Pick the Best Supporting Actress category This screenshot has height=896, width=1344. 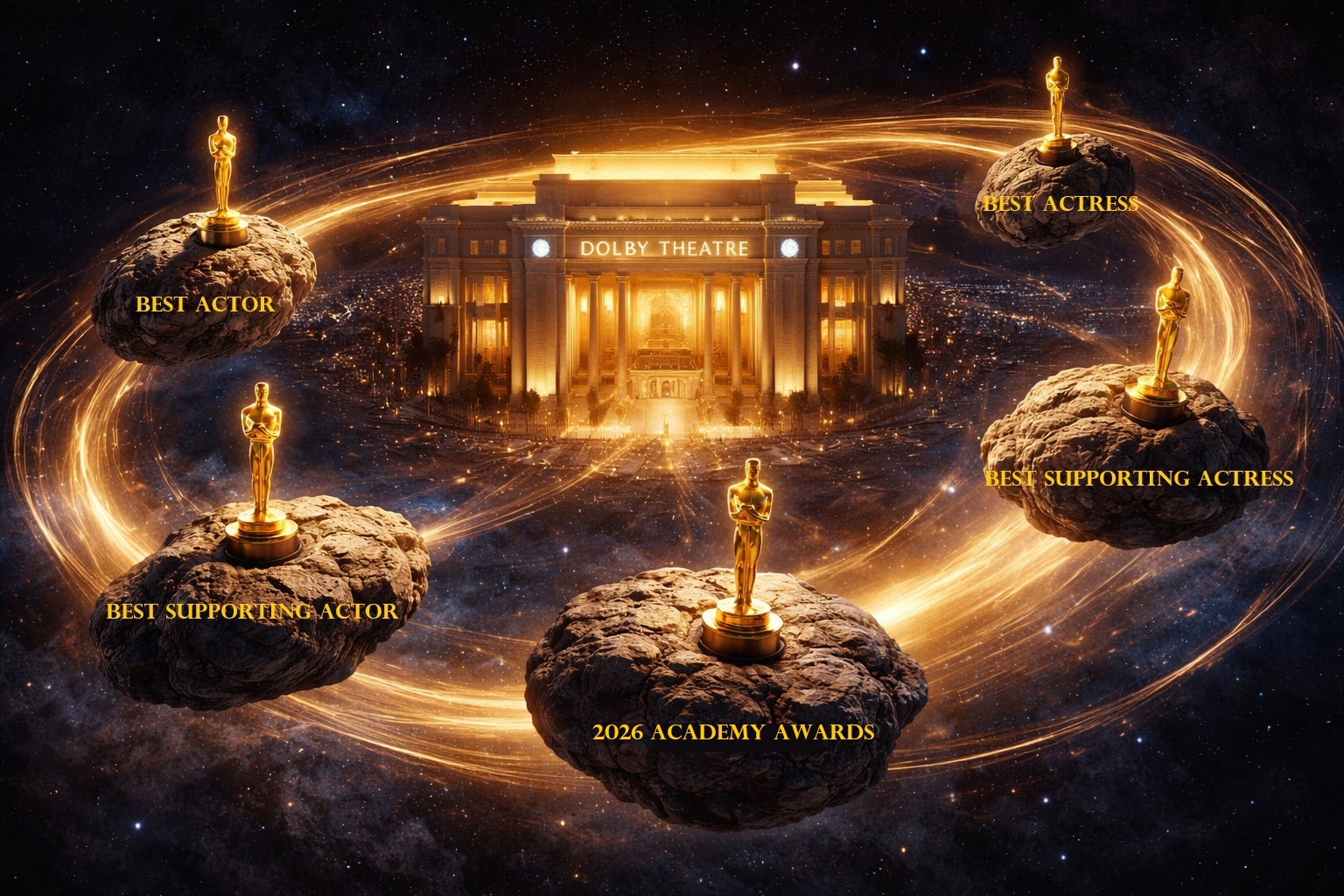pyautogui.click(x=1138, y=478)
